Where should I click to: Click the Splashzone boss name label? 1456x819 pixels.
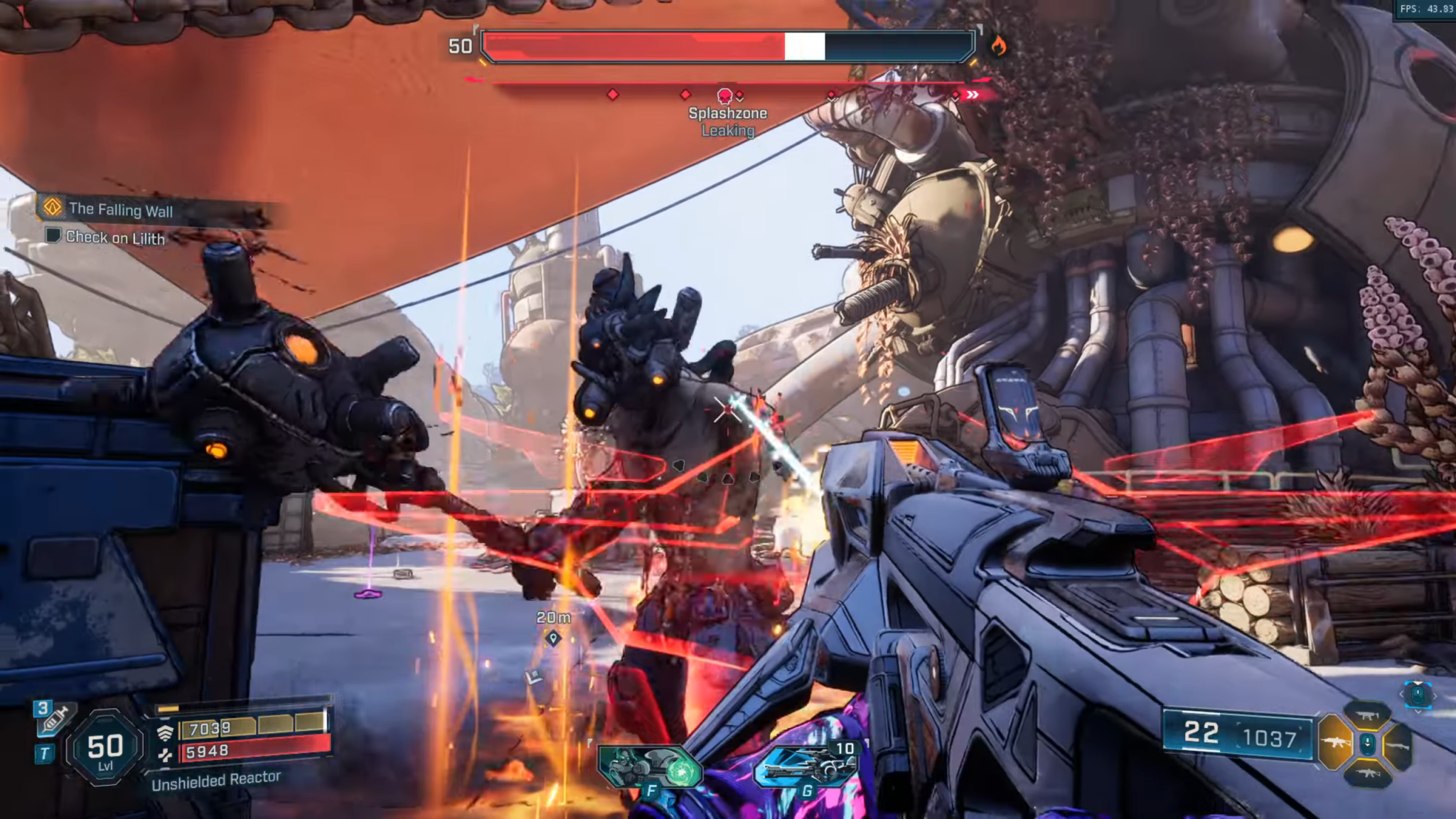727,112
